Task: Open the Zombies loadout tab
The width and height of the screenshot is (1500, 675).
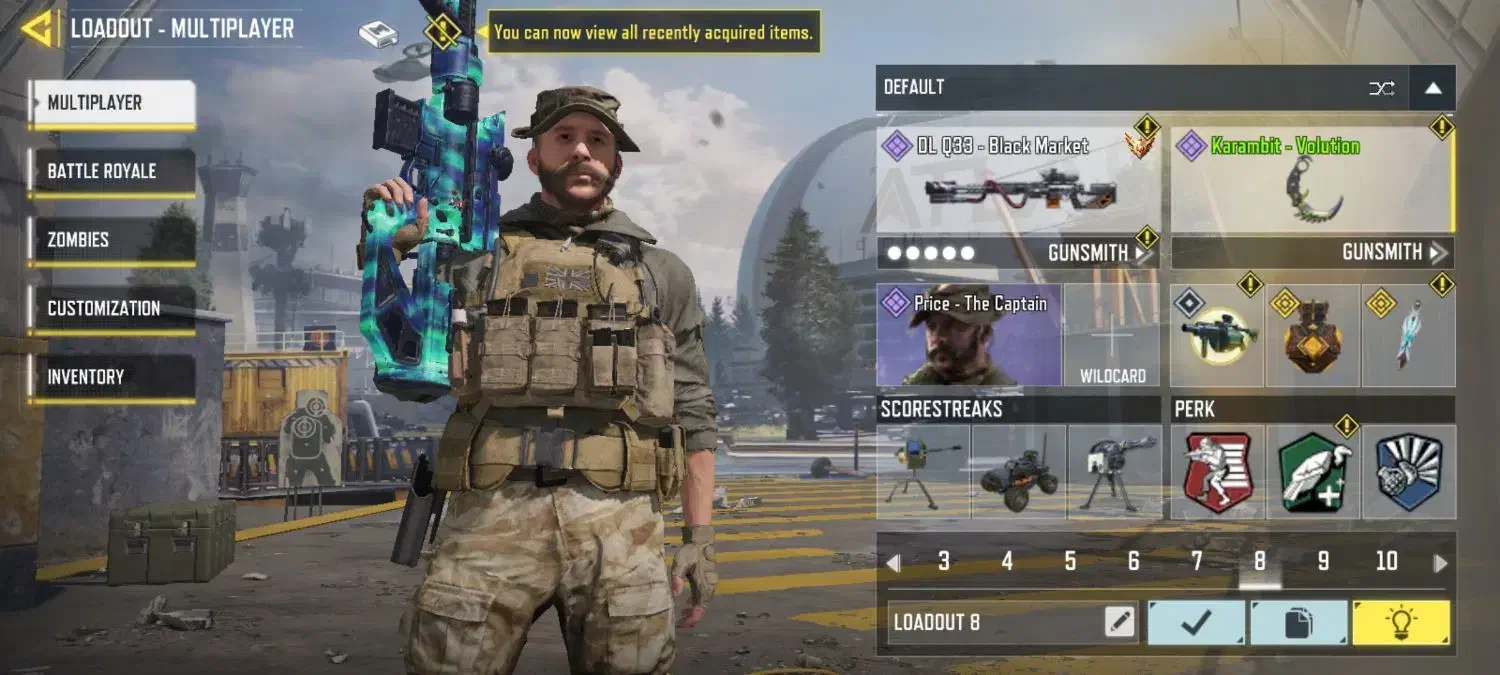Action: pos(111,240)
